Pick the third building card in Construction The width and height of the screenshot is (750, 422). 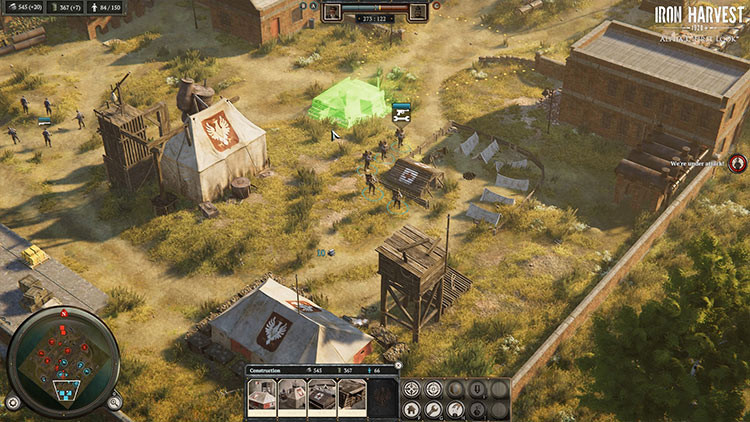pos(322,397)
